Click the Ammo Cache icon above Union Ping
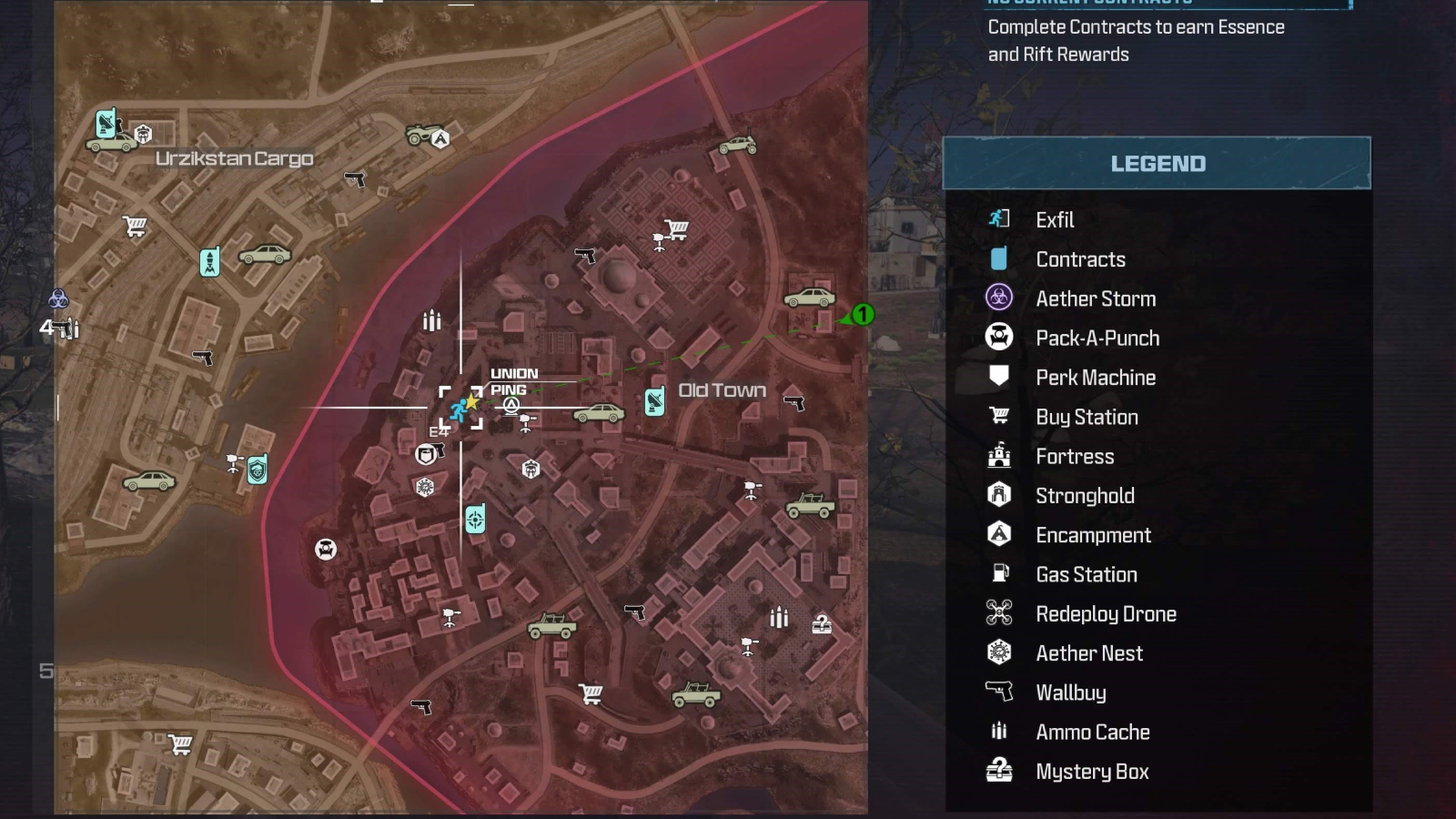Screen dimensions: 1456x819 (431, 319)
